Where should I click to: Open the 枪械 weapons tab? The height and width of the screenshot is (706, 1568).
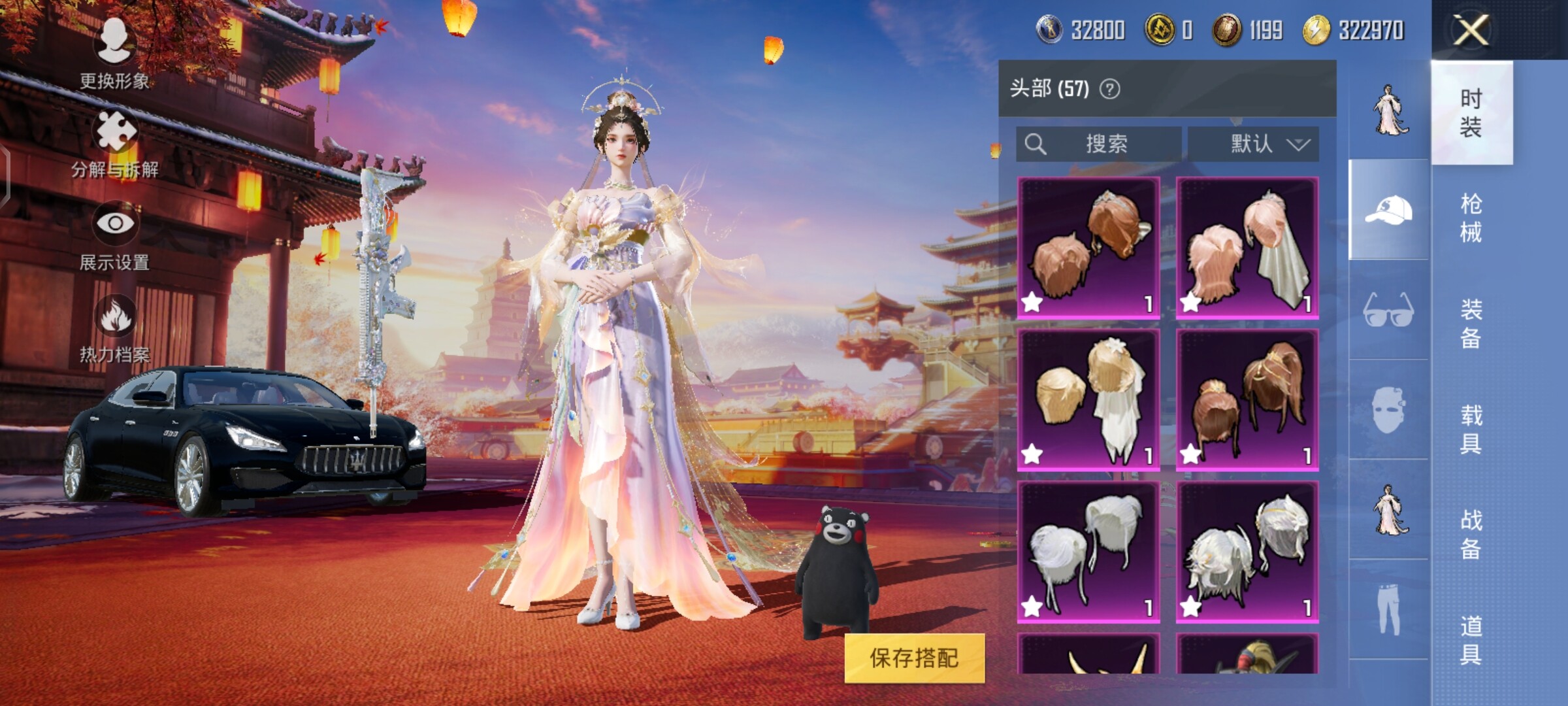[x=1471, y=218]
